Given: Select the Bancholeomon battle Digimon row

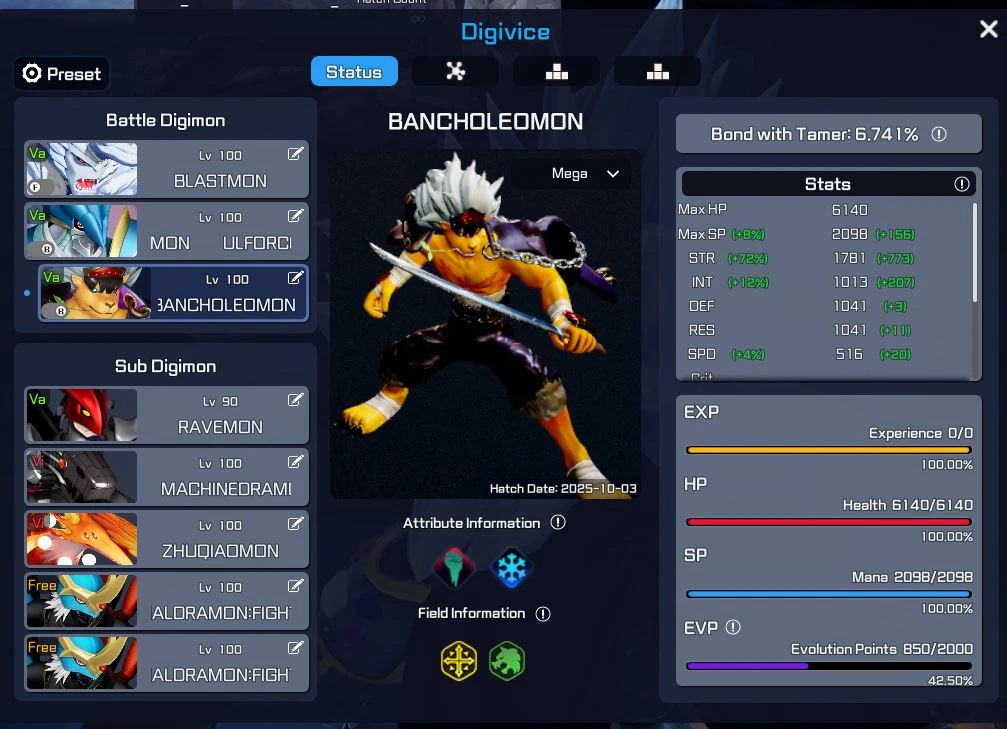Looking at the screenshot, I should pyautogui.click(x=172, y=293).
